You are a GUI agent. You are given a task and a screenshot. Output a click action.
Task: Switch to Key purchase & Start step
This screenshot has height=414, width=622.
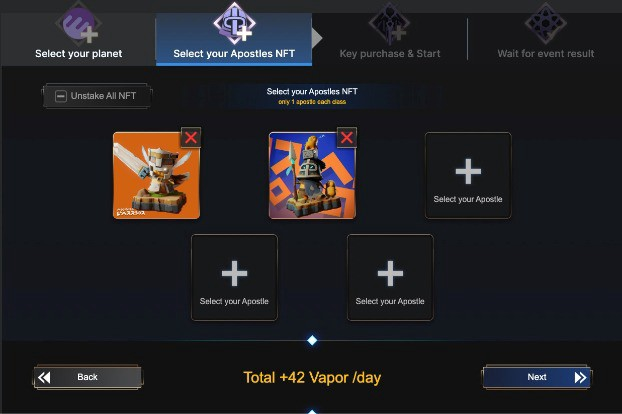(x=391, y=38)
